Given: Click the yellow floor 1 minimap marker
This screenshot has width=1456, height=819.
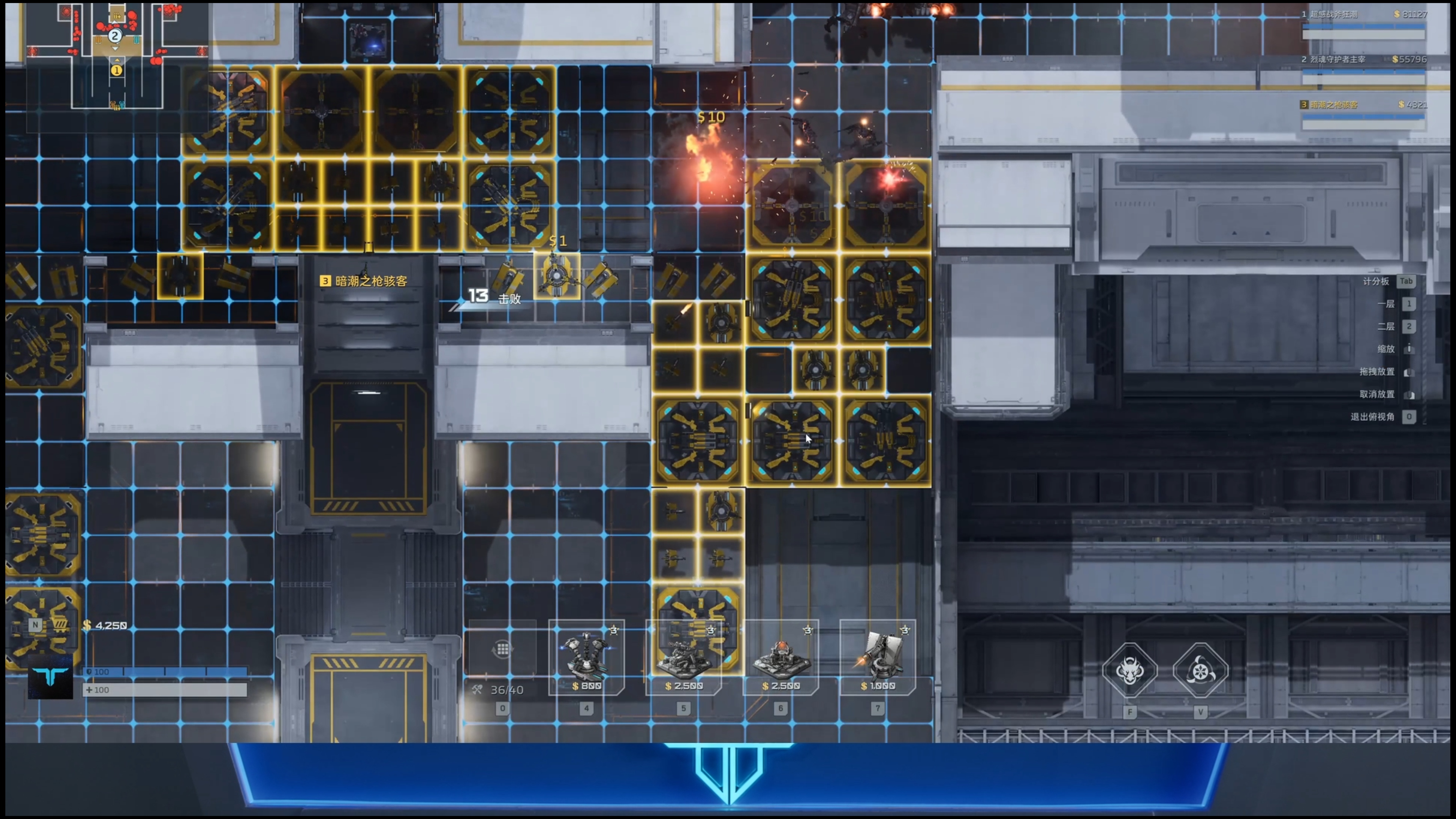Looking at the screenshot, I should 116,71.
